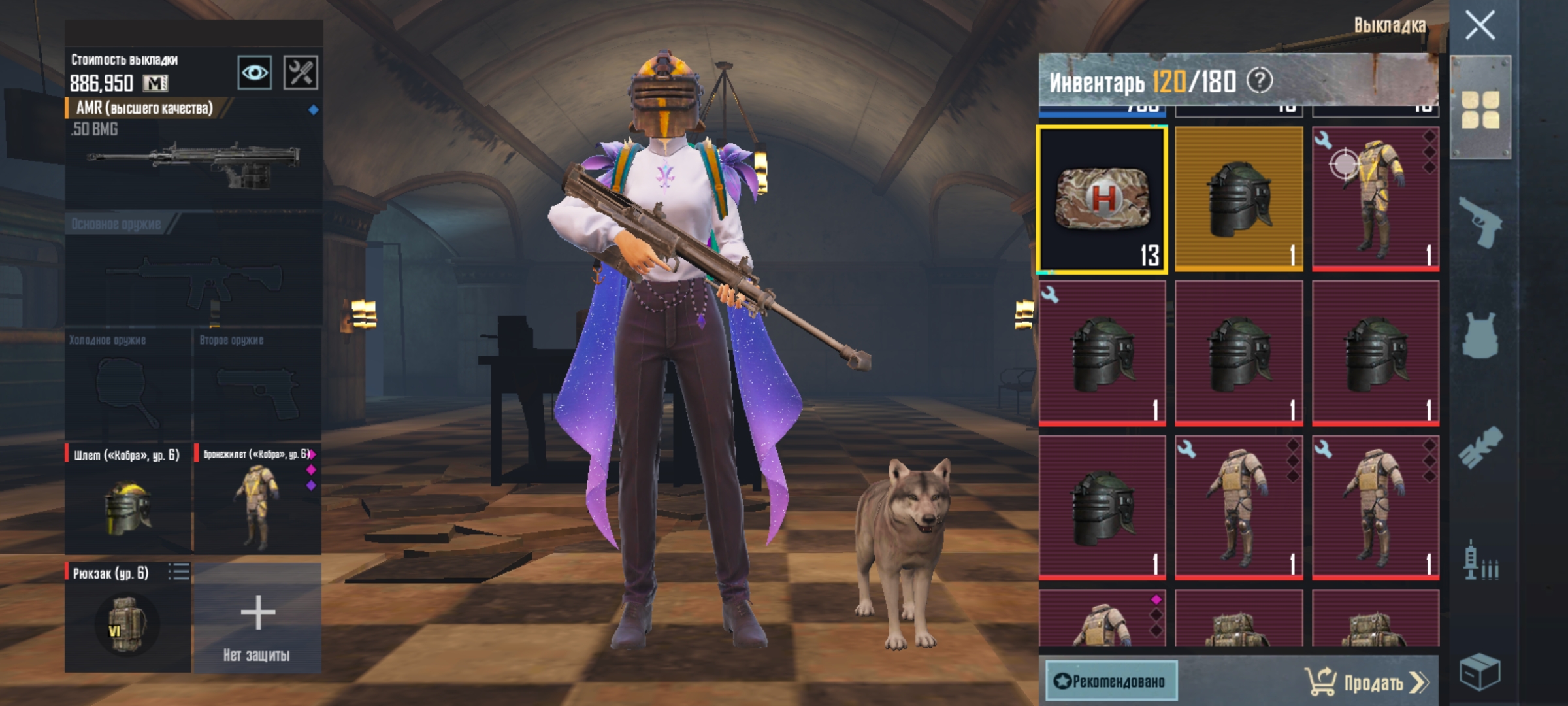Click the 'Рекомендовано' recommended button
Viewport: 1568px width, 706px height.
click(1111, 681)
